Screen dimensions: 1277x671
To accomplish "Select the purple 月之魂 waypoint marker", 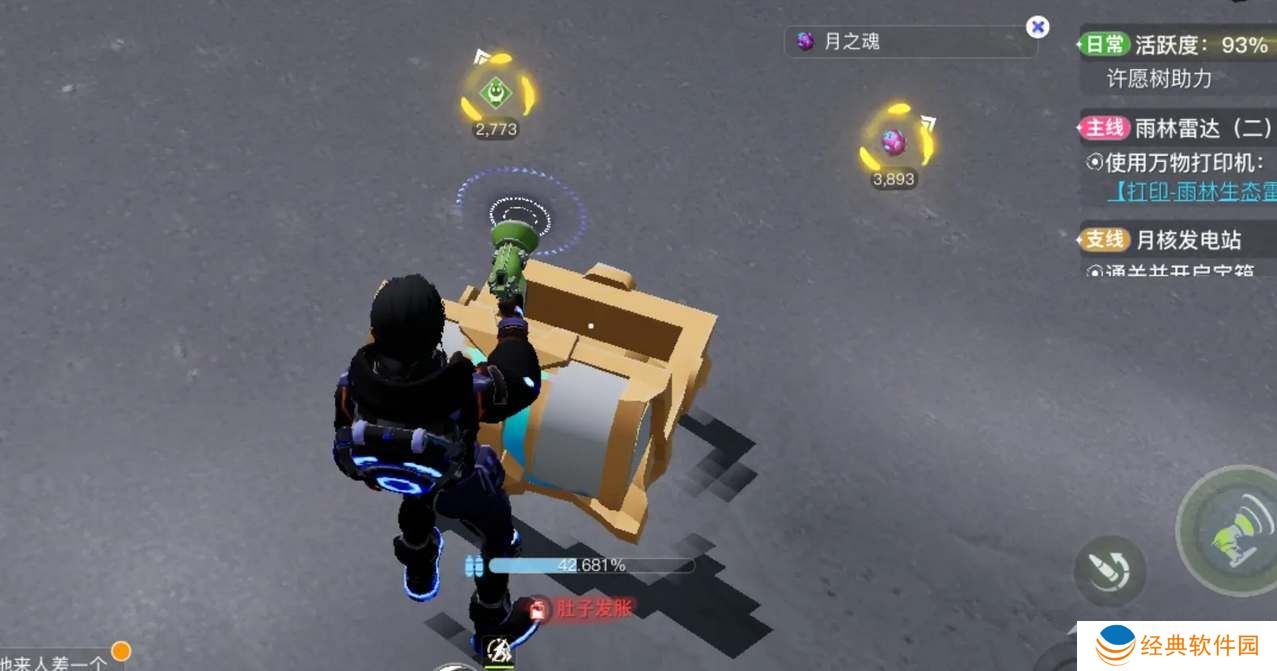I will (893, 143).
